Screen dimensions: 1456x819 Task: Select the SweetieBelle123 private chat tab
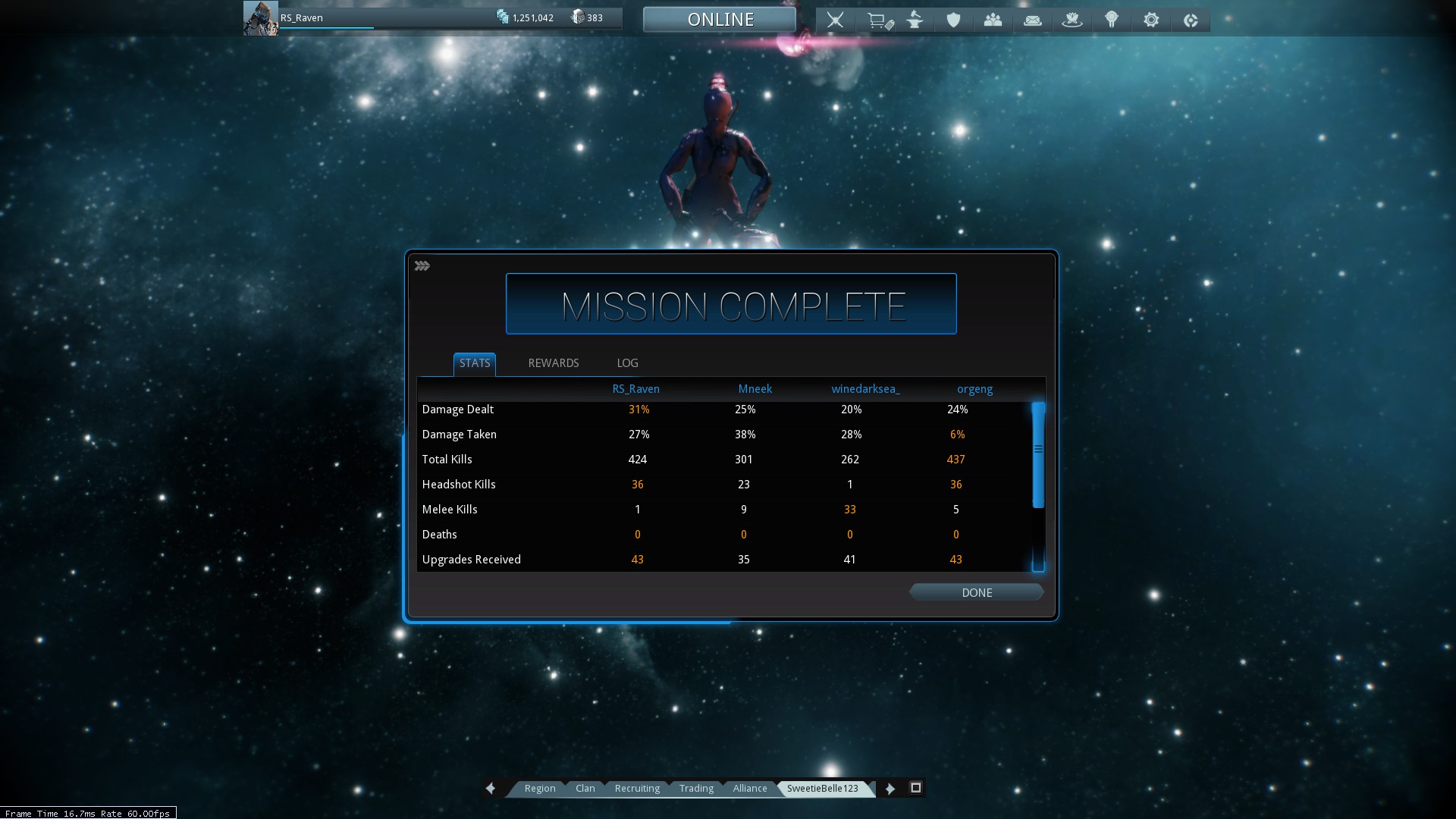pos(822,789)
